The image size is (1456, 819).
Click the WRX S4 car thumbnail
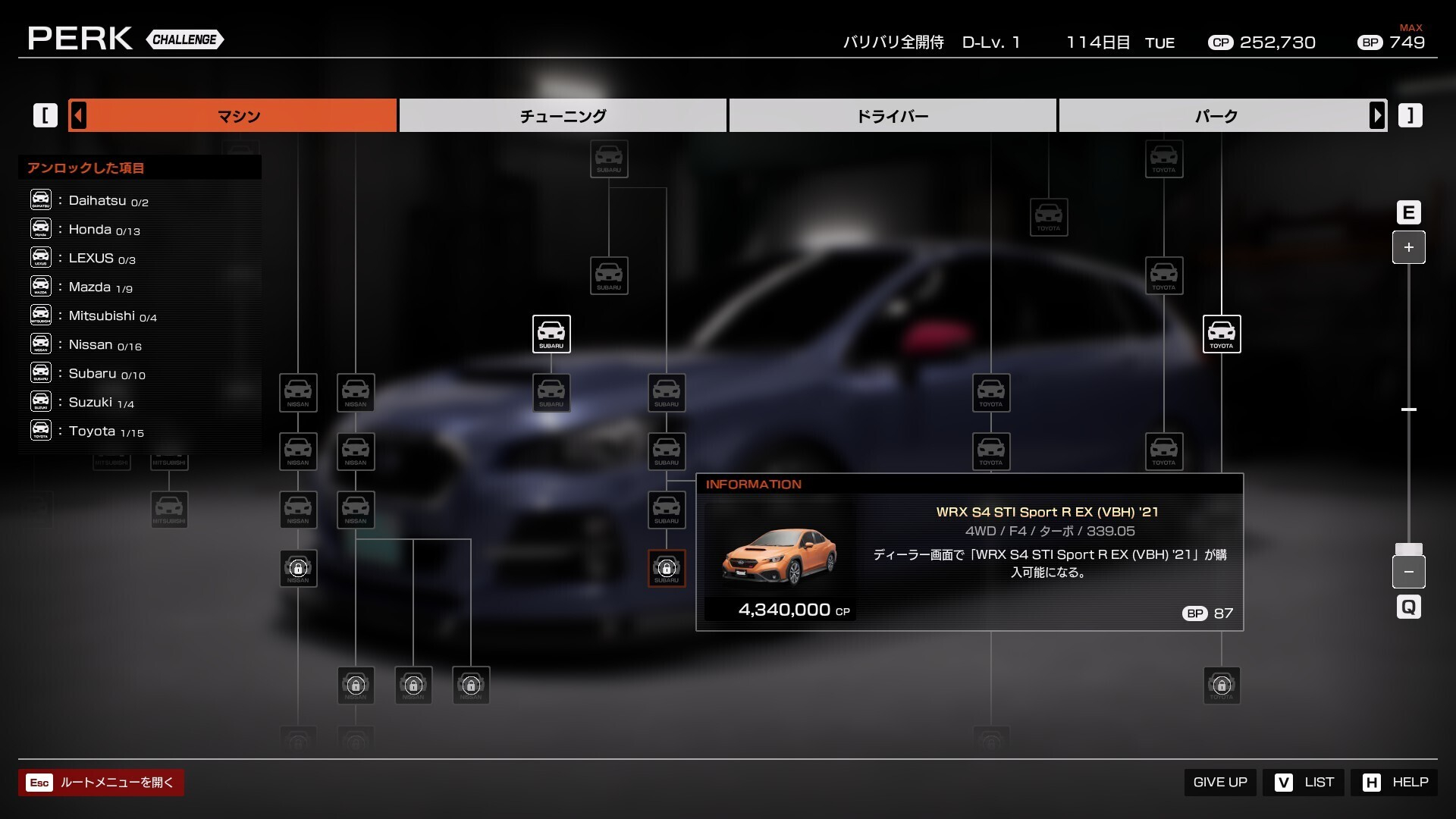tap(780, 557)
